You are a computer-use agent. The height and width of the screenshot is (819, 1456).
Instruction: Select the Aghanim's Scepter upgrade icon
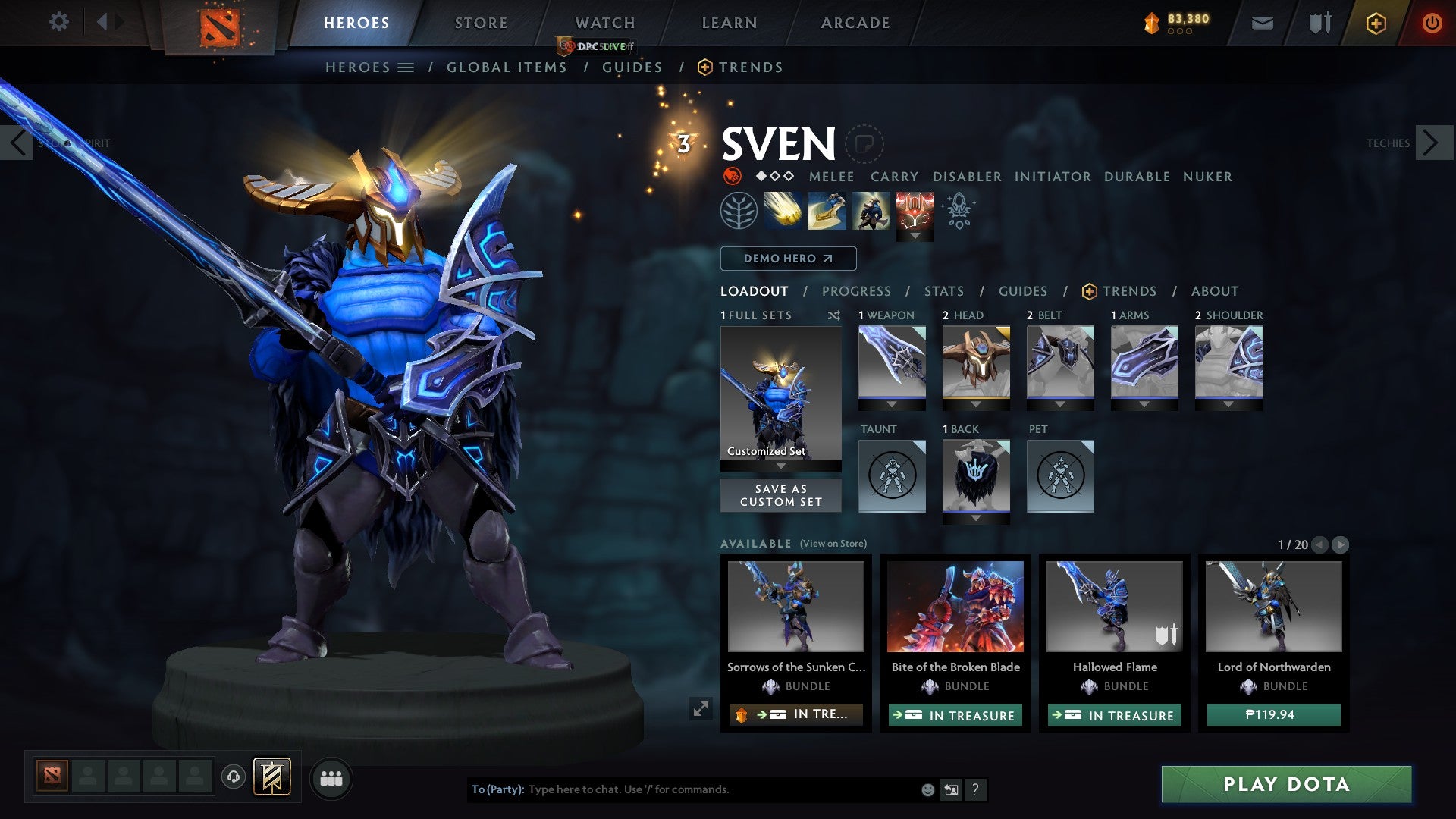point(957,213)
